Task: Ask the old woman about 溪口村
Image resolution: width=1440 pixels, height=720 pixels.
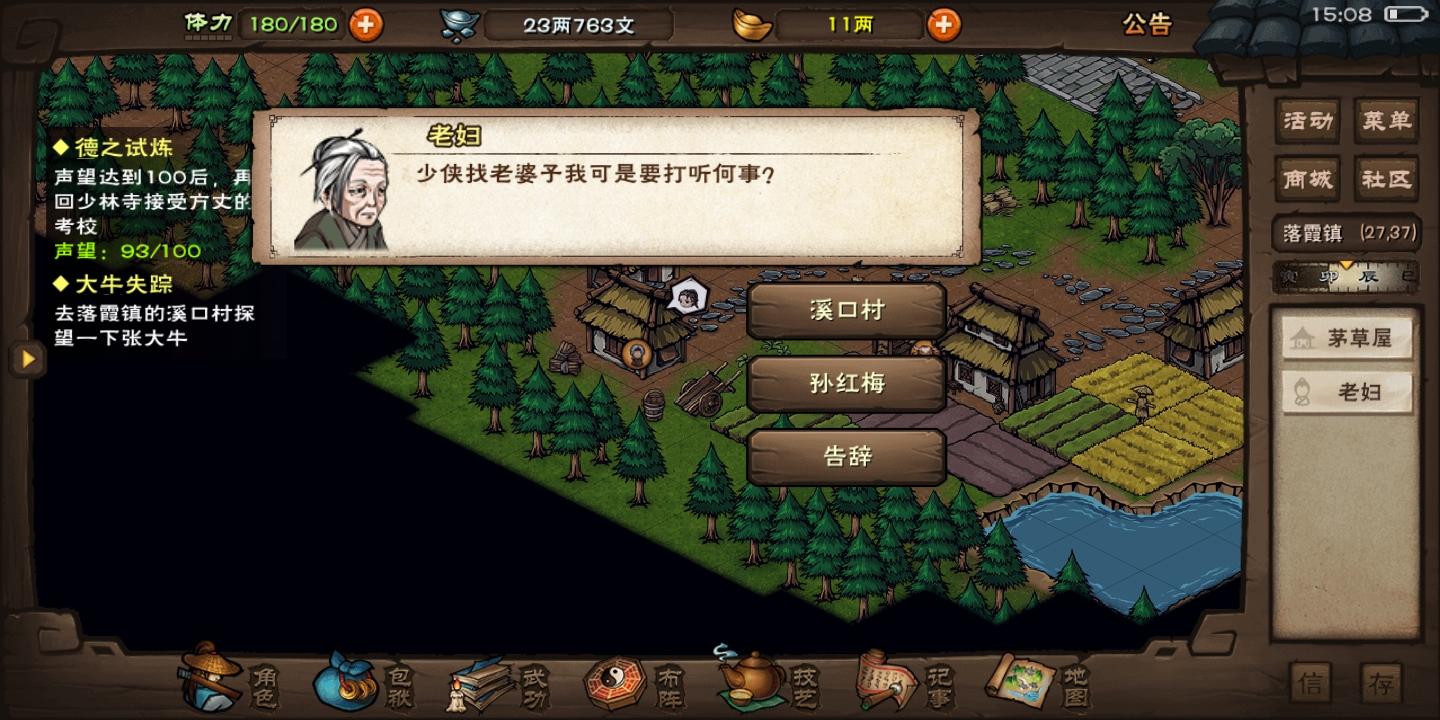Action: (846, 310)
